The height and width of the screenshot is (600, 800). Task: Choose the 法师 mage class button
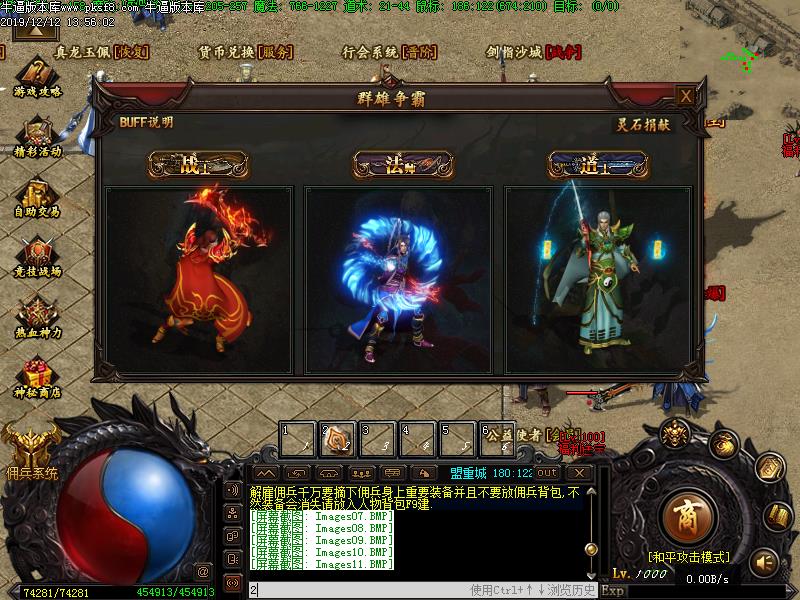[x=402, y=165]
